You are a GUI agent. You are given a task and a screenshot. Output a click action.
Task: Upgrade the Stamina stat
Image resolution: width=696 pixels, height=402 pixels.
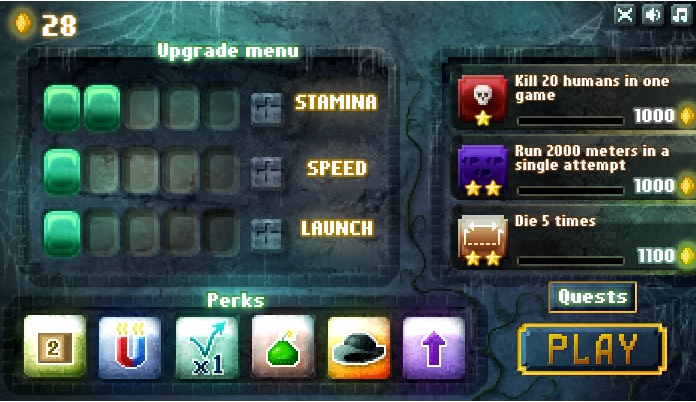pyautogui.click(x=267, y=105)
